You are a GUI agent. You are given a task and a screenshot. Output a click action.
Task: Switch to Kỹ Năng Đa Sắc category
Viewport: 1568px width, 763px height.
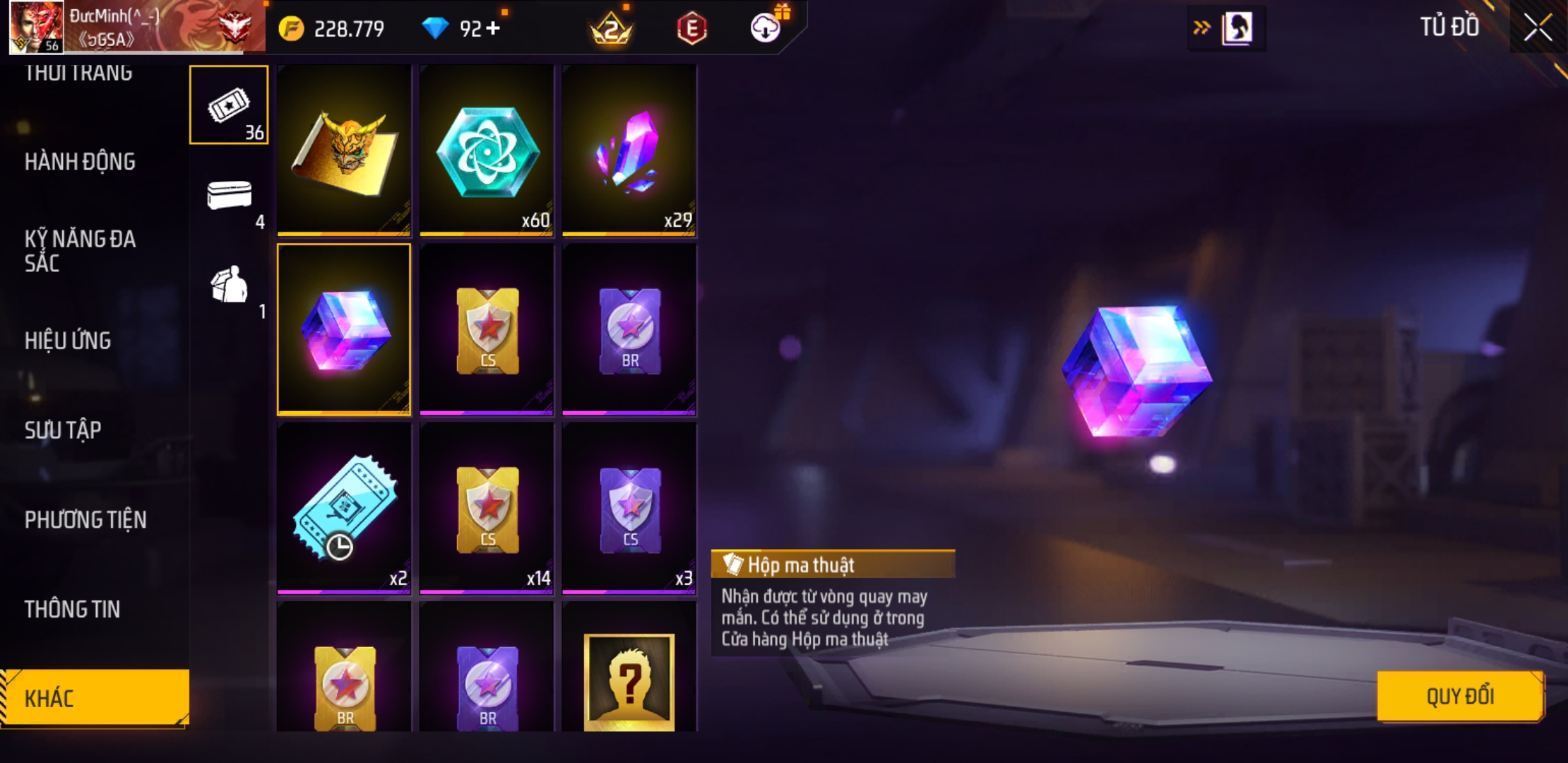click(80, 251)
